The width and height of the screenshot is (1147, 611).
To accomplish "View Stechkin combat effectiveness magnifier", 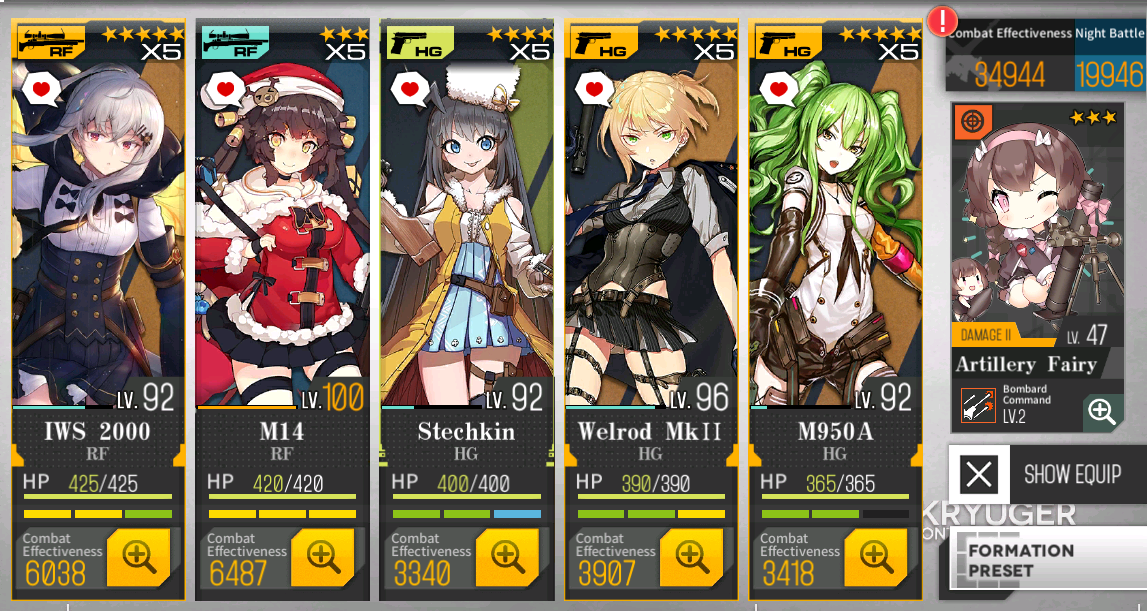I will click(x=507, y=557).
